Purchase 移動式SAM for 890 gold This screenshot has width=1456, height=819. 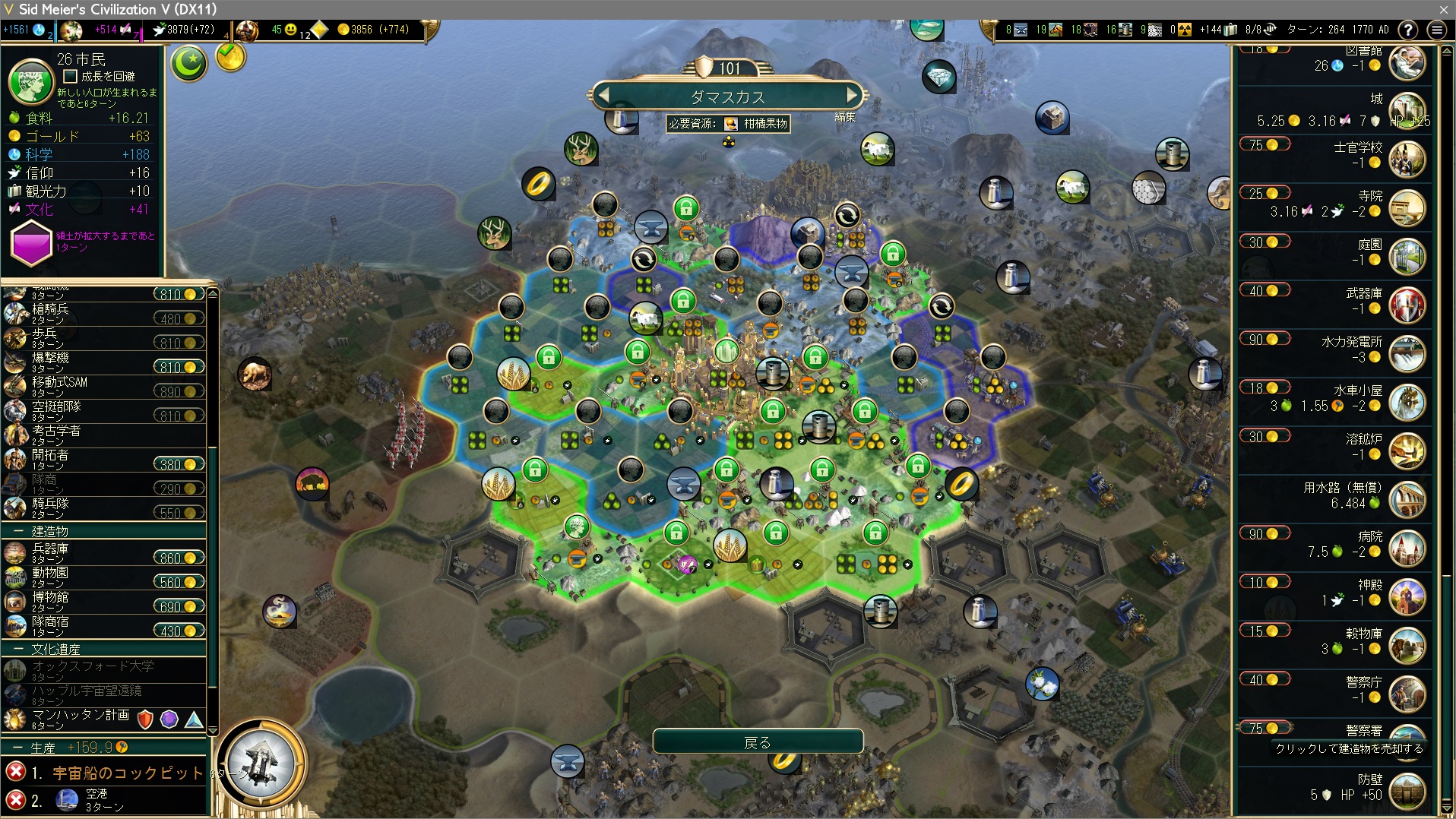tap(179, 392)
